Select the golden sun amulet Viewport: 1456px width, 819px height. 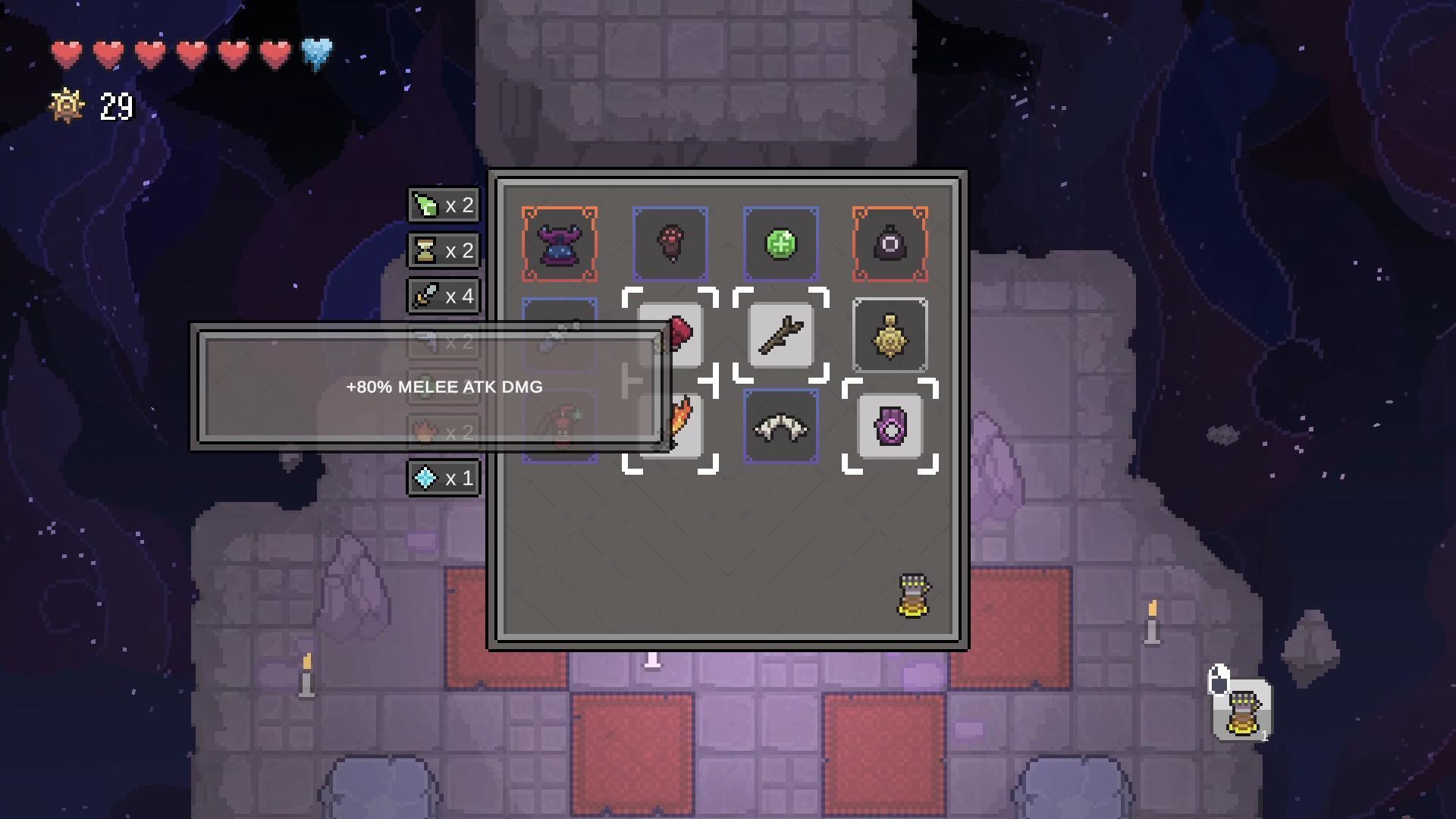pyautogui.click(x=890, y=335)
